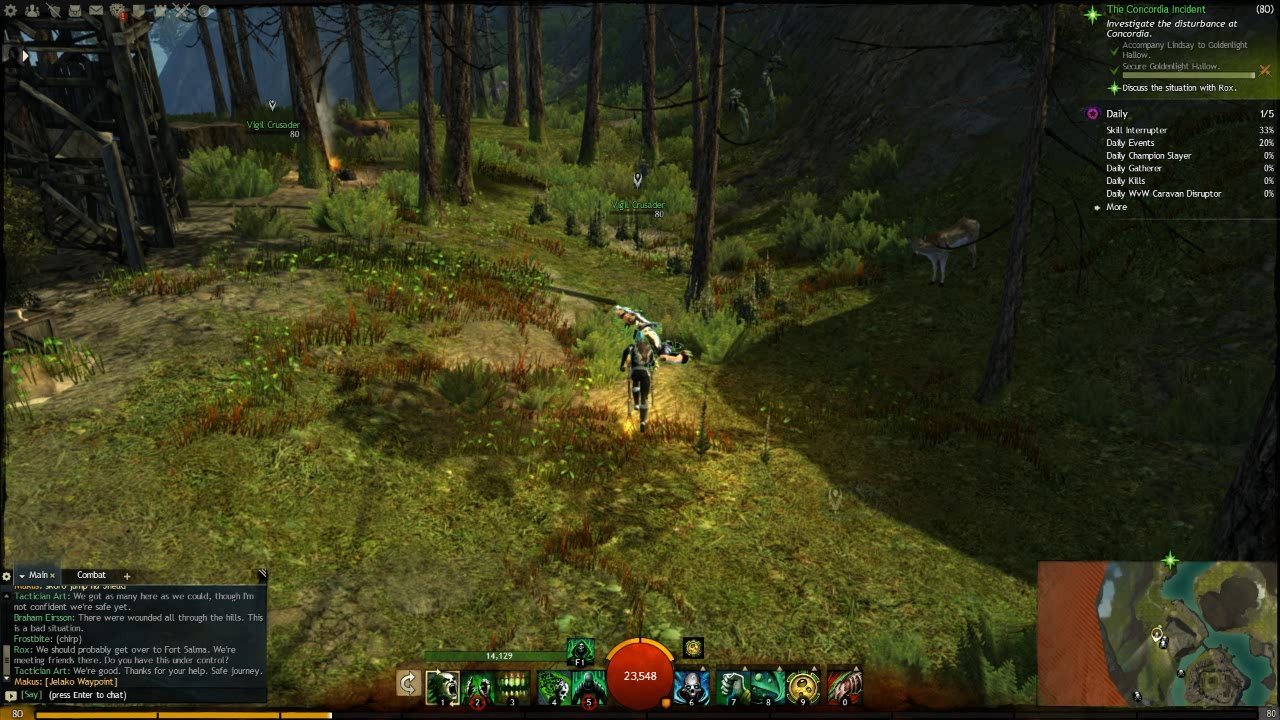Viewport: 1280px width, 720px height.
Task: Use the blue skull healing skill 6
Action: [690, 687]
